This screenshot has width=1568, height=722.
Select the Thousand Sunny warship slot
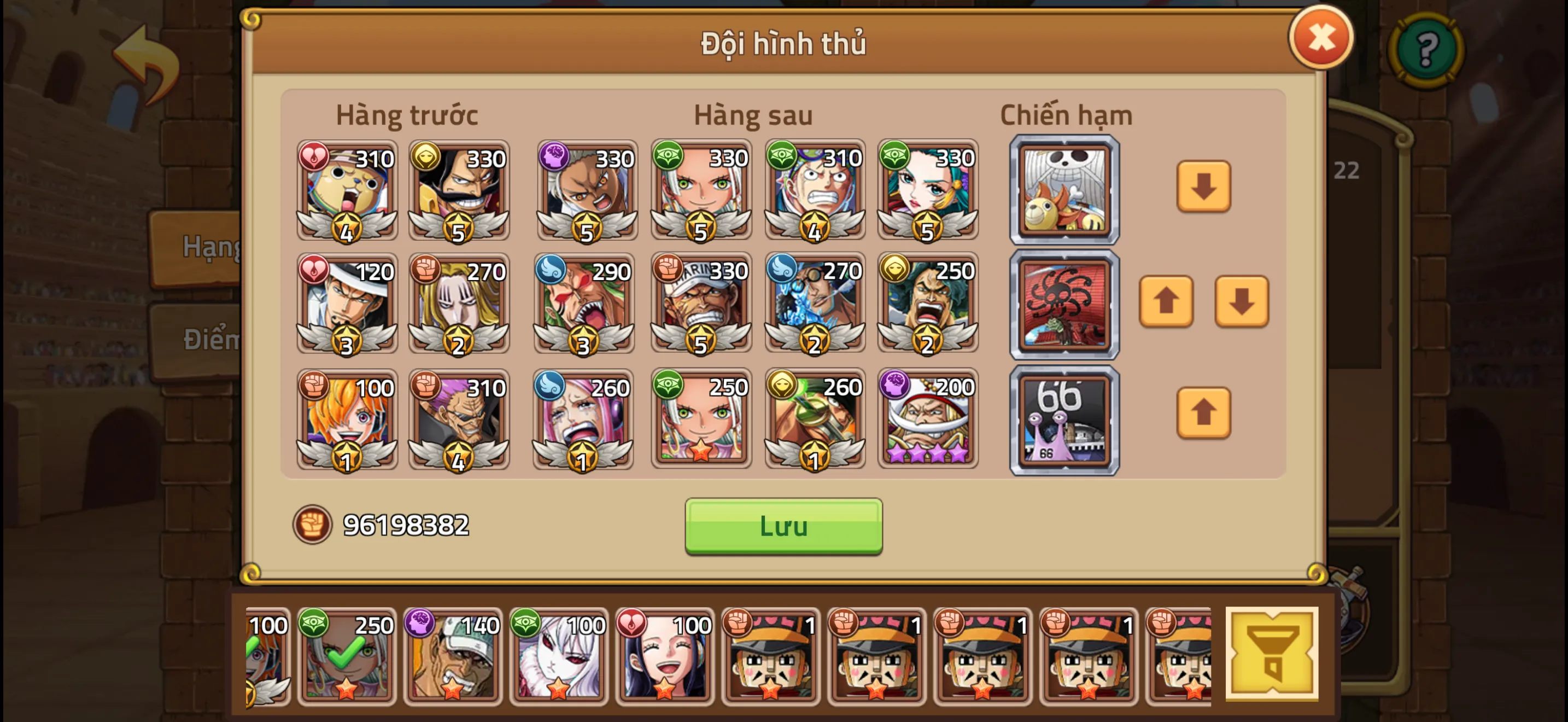(x=1064, y=190)
